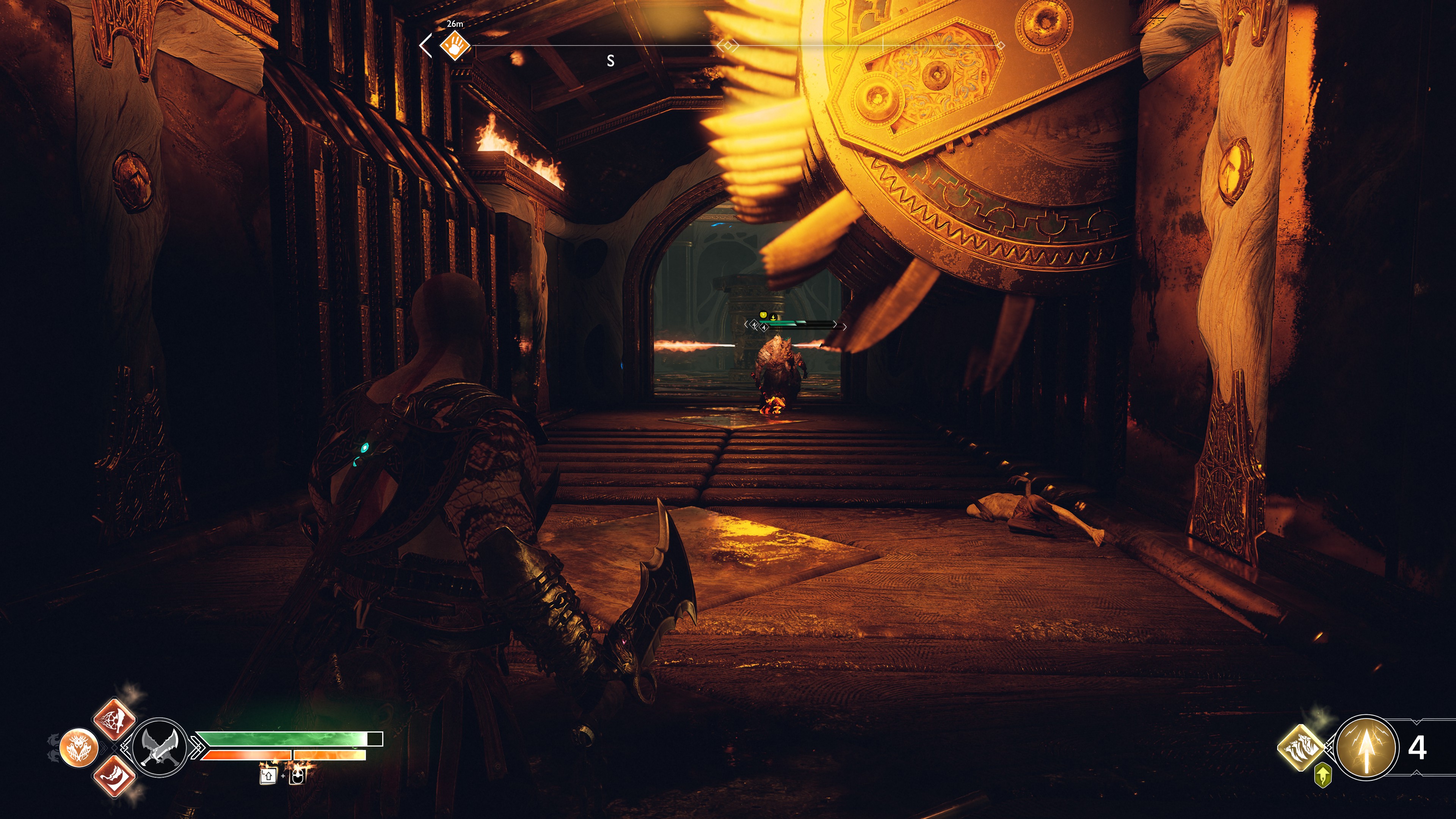
Task: Select the orange hand quest marker on compass
Action: click(x=455, y=45)
